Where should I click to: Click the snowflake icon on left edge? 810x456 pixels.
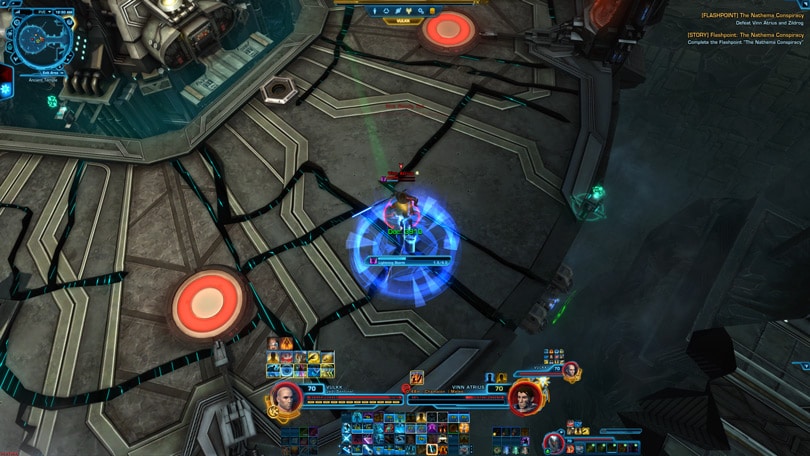pos(6,89)
